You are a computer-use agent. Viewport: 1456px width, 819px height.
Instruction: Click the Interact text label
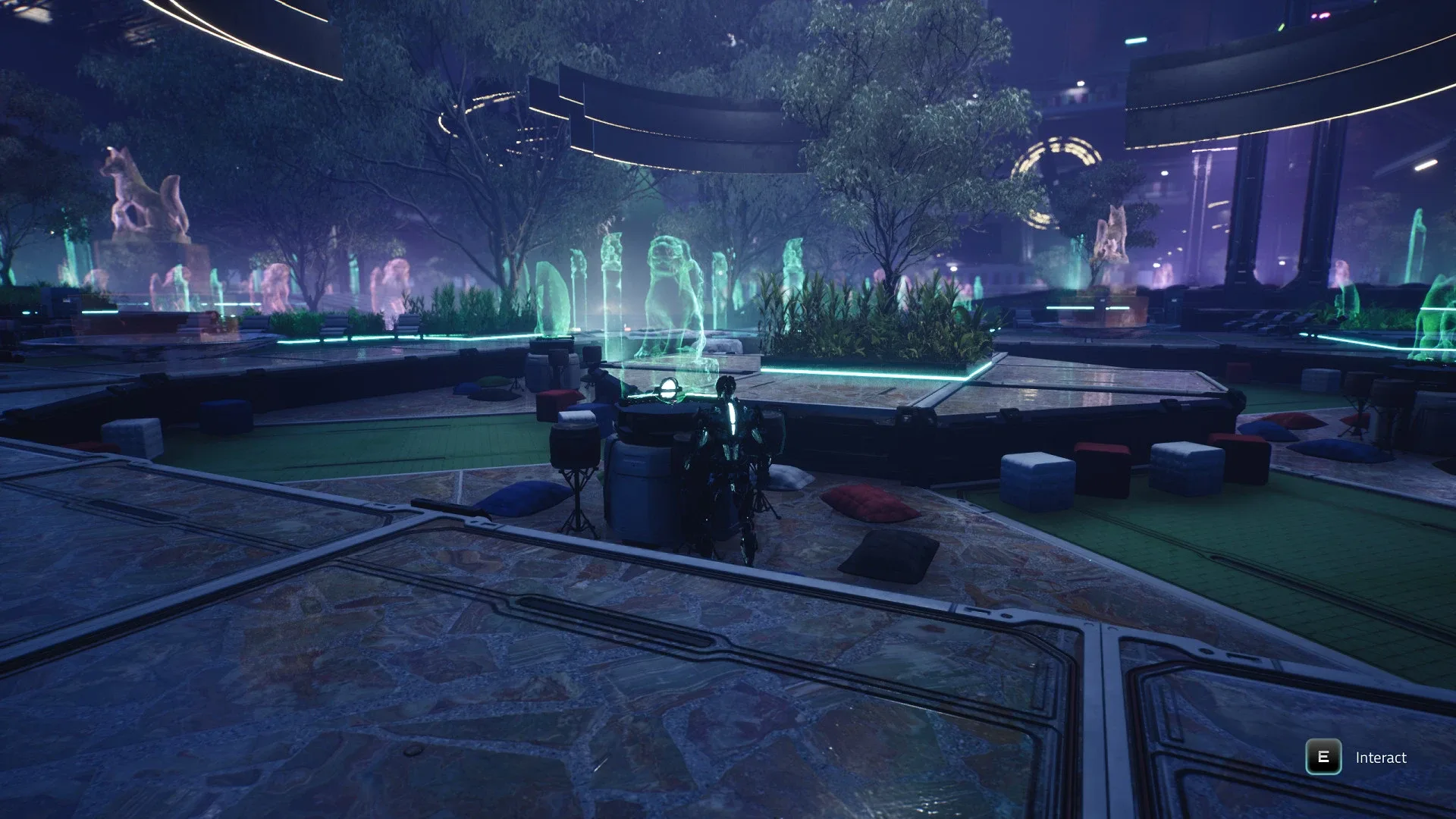coord(1380,757)
